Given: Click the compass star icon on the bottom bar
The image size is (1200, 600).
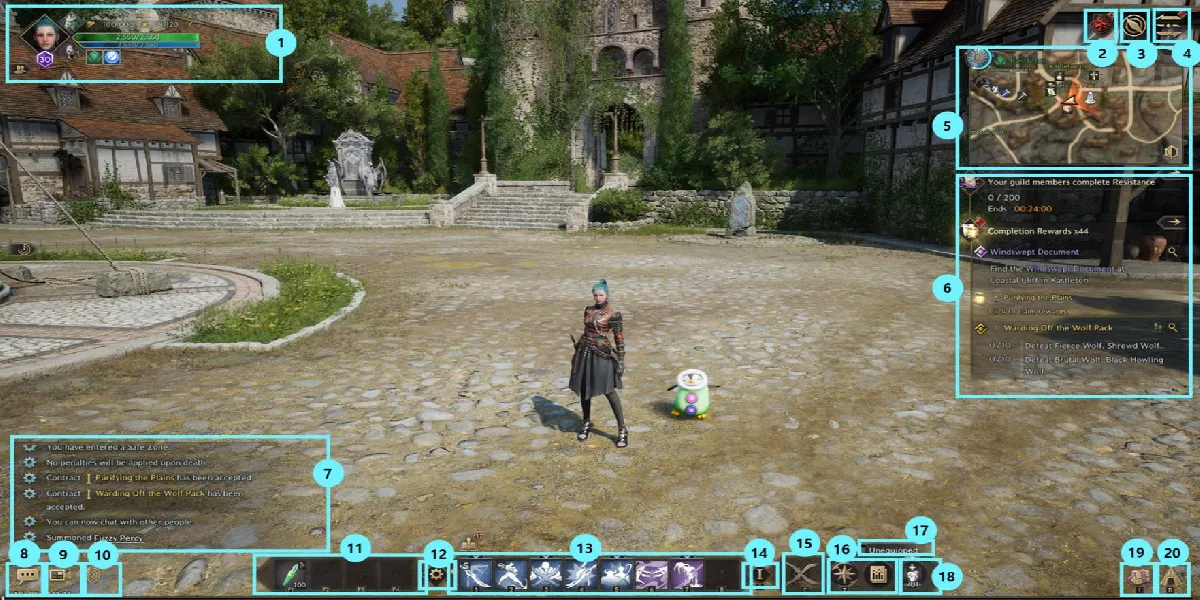Looking at the screenshot, I should [x=843, y=575].
